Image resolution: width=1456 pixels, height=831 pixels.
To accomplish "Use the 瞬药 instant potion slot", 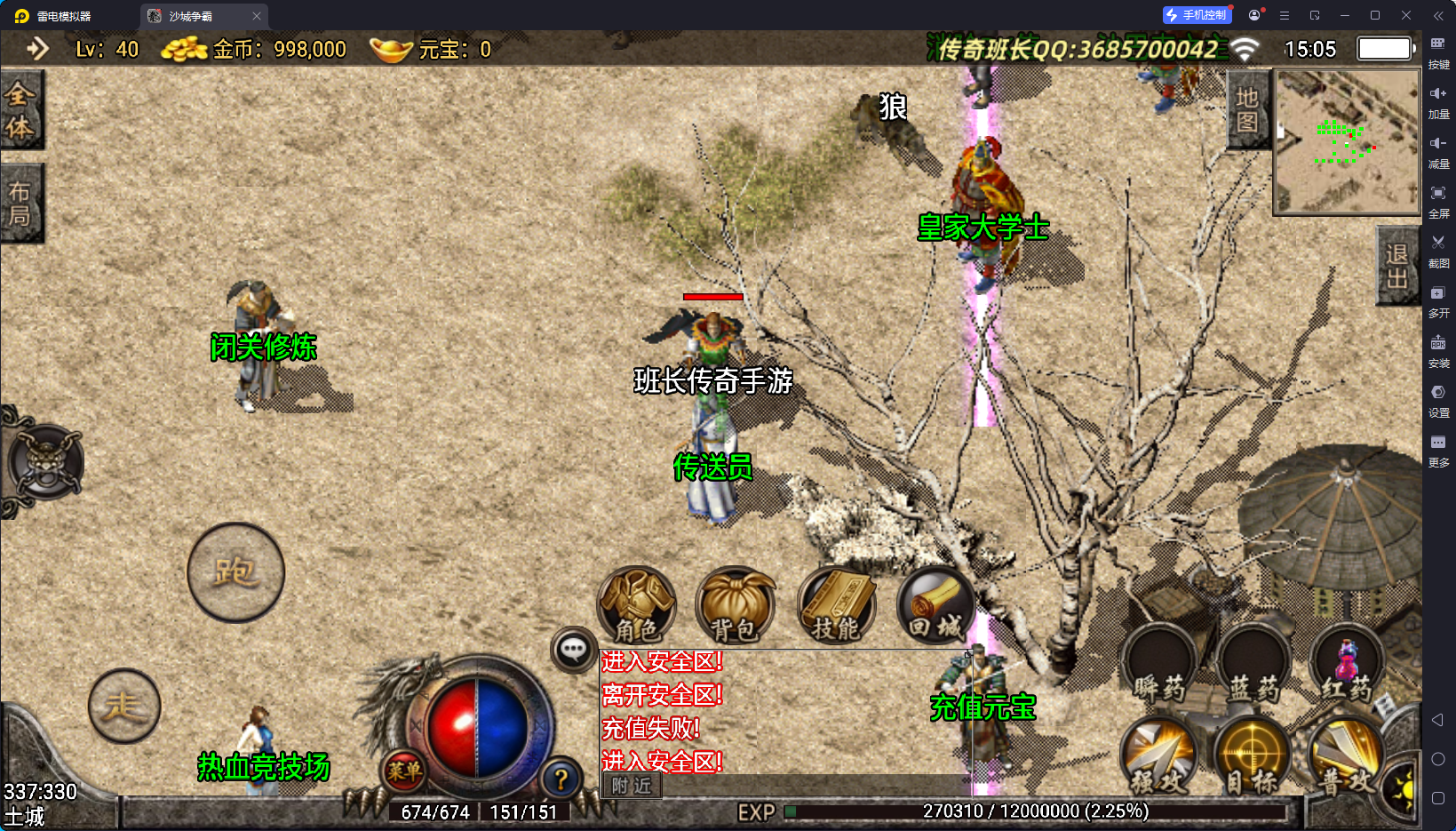I will point(1159,667).
